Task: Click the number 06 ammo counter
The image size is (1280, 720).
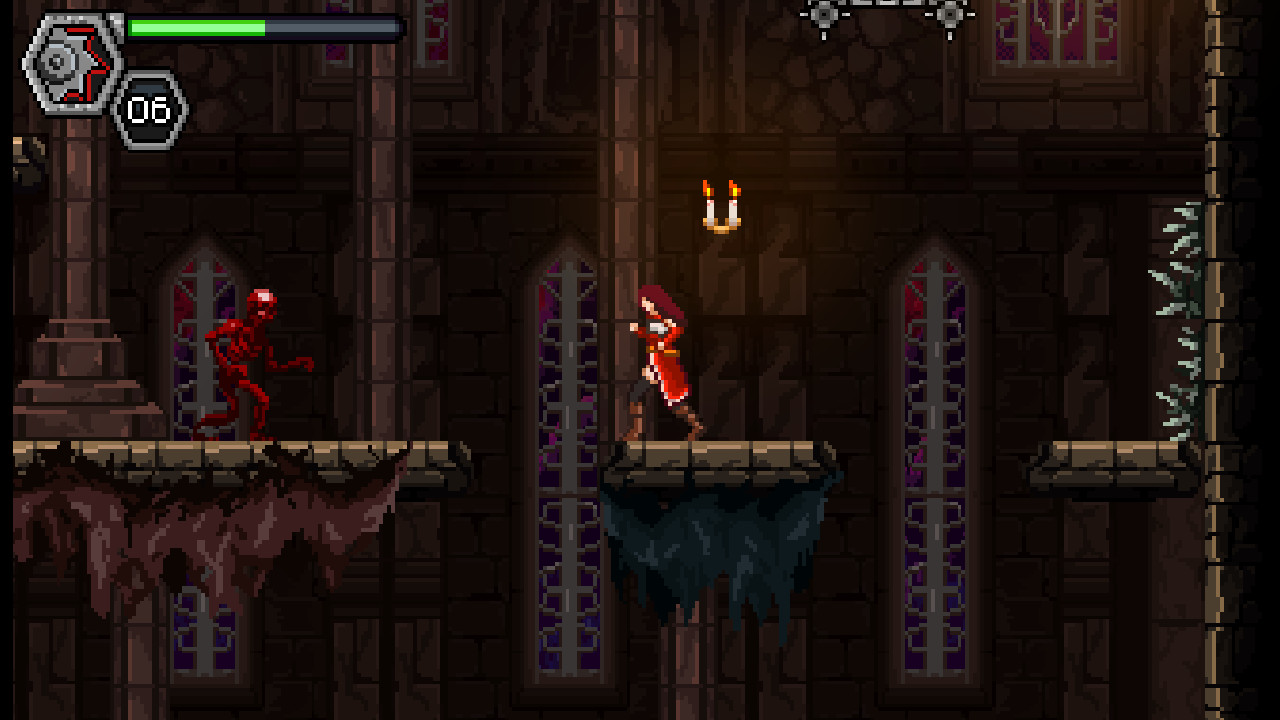Action: (148, 108)
